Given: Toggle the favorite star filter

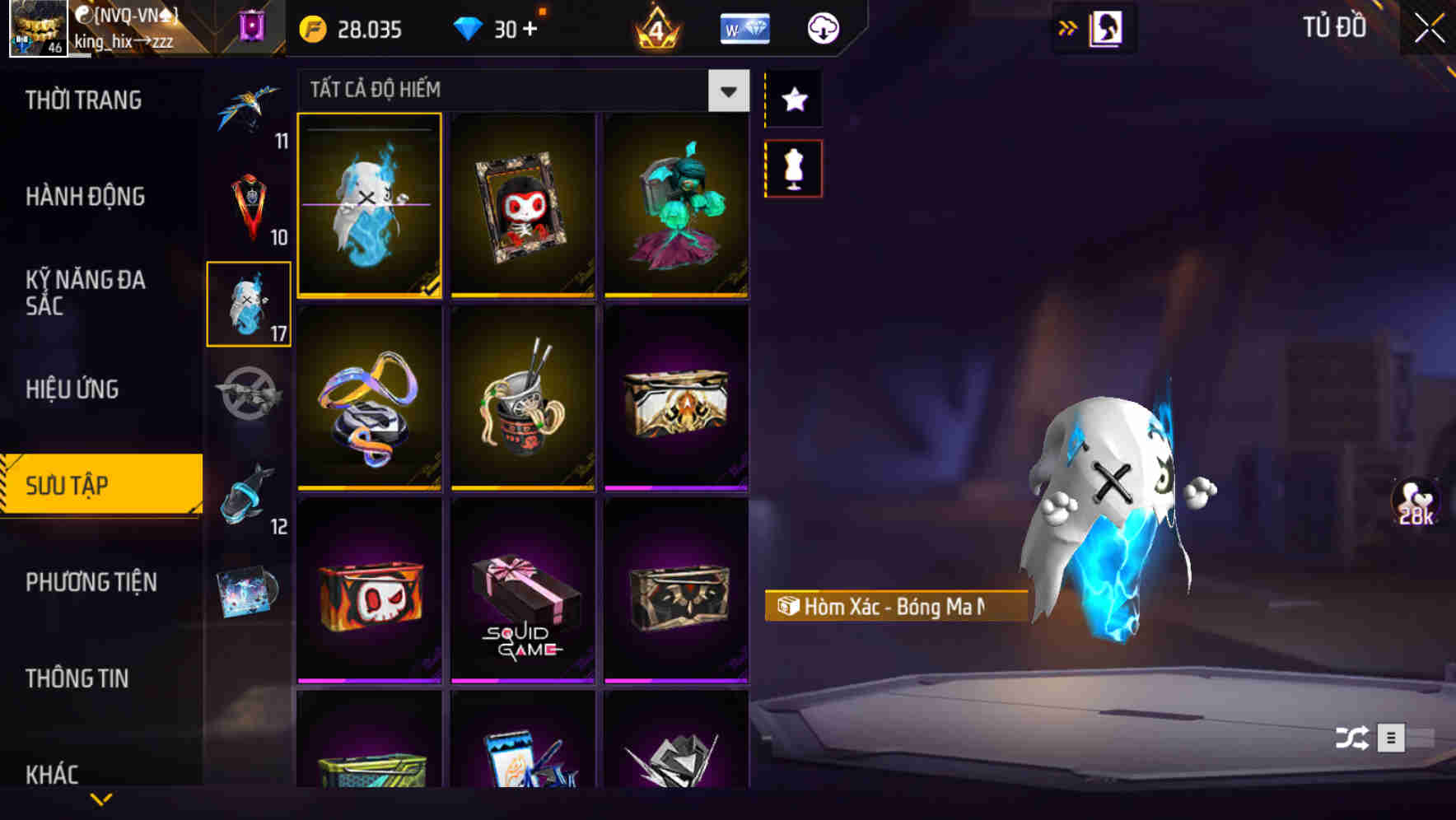Looking at the screenshot, I should pos(793,100).
